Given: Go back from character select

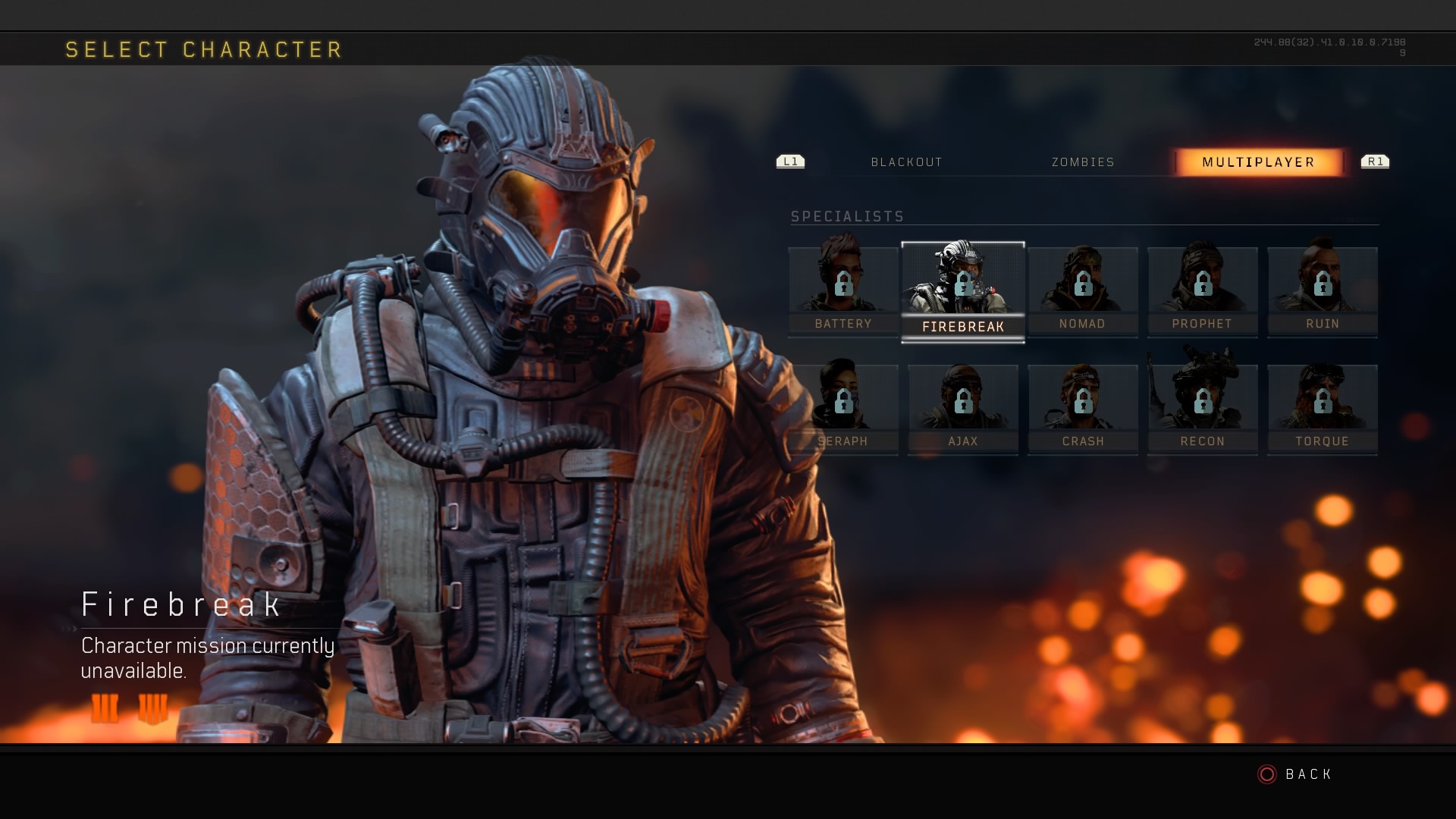Looking at the screenshot, I should tap(1295, 774).
